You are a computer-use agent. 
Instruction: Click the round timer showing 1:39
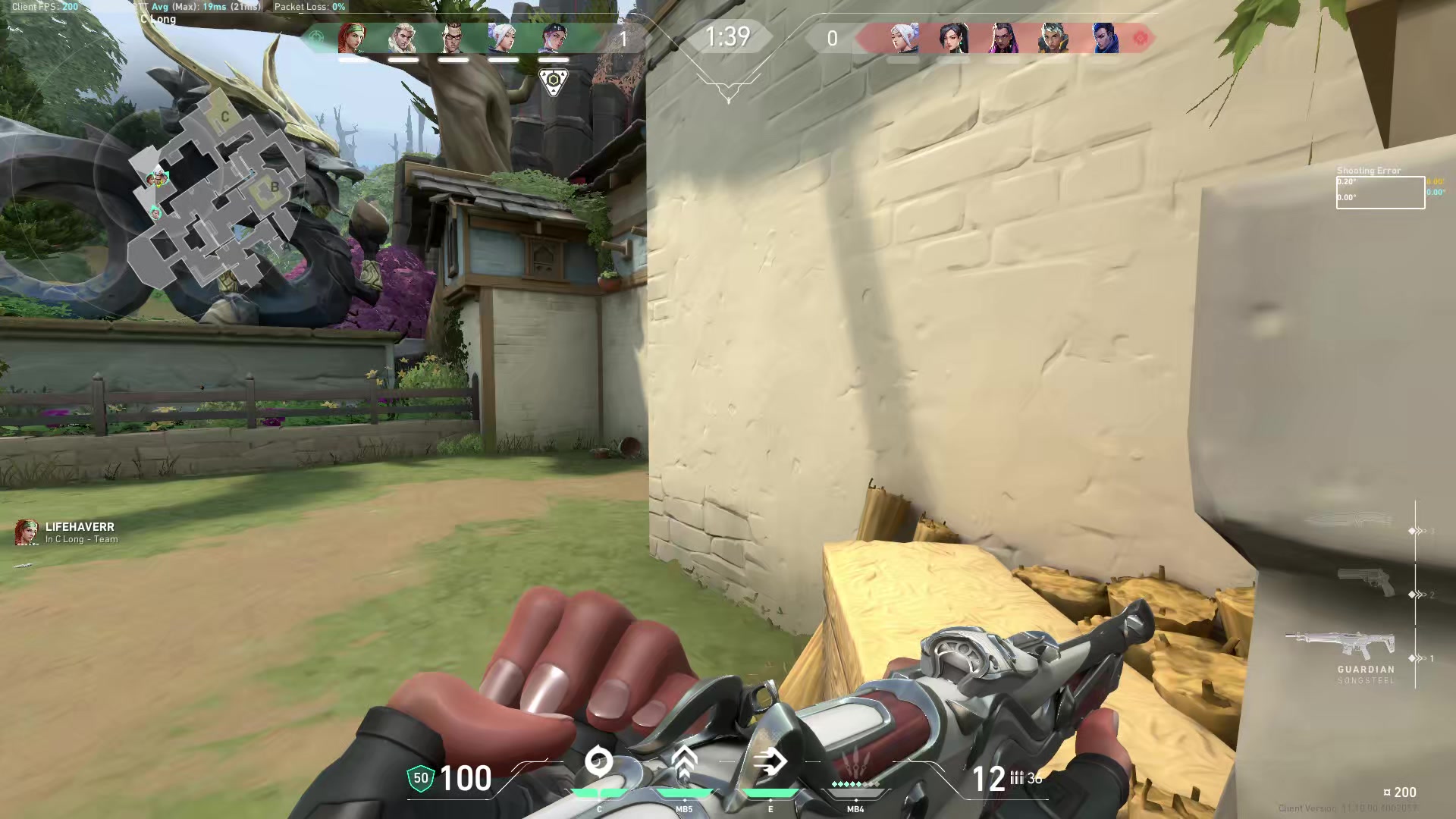[x=727, y=35]
